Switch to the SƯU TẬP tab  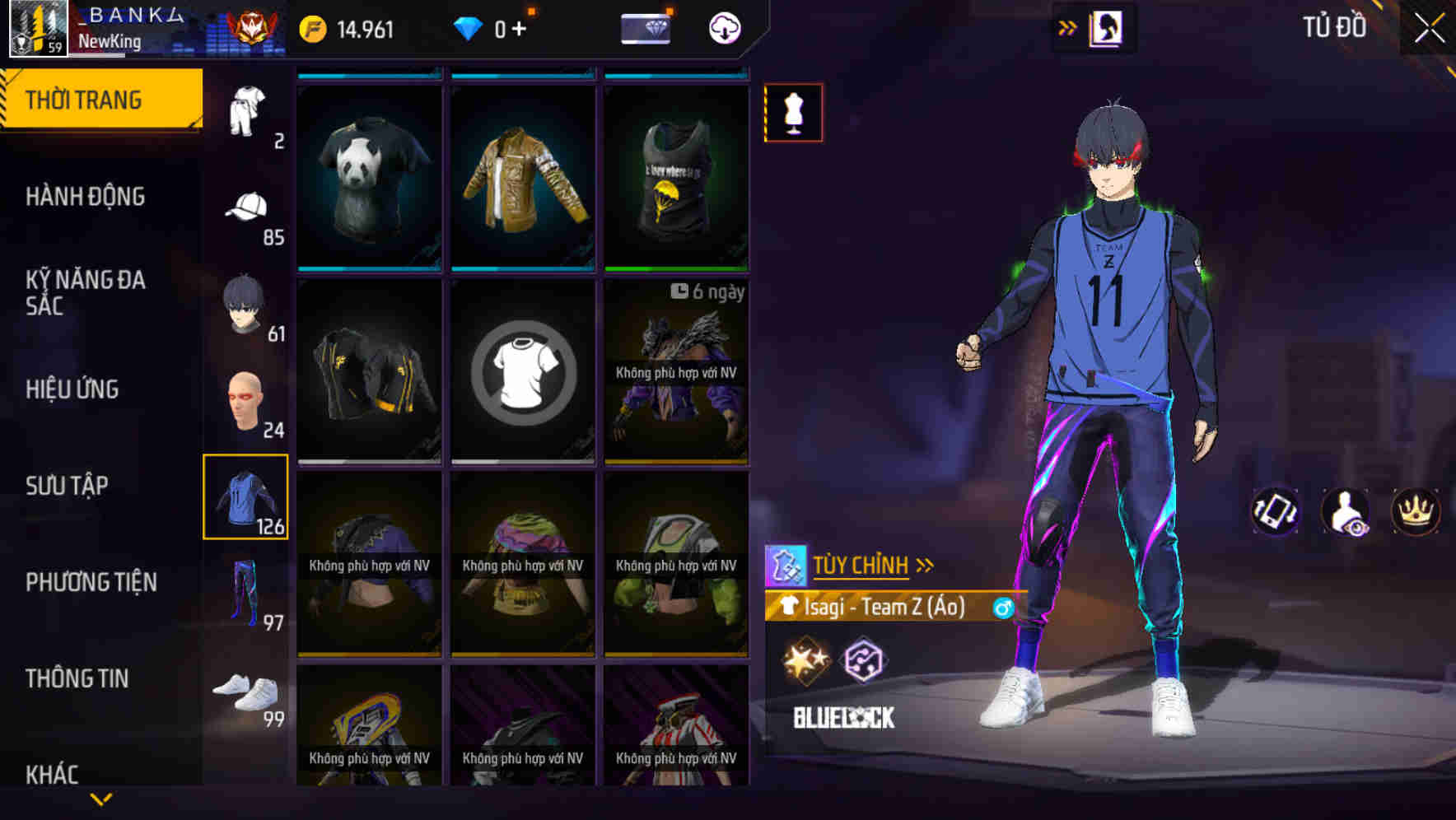click(69, 486)
